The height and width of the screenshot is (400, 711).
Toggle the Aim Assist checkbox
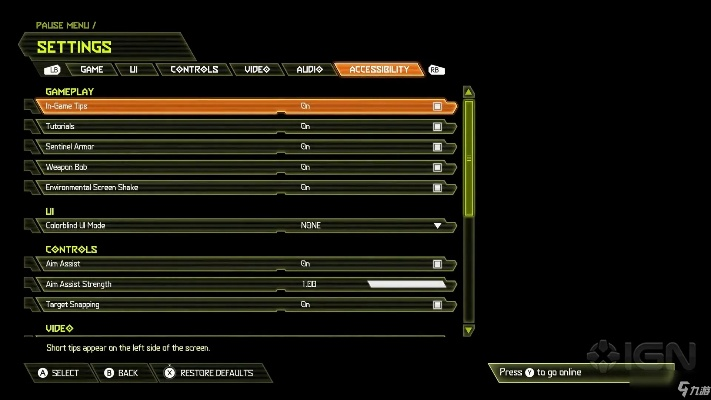(437, 264)
